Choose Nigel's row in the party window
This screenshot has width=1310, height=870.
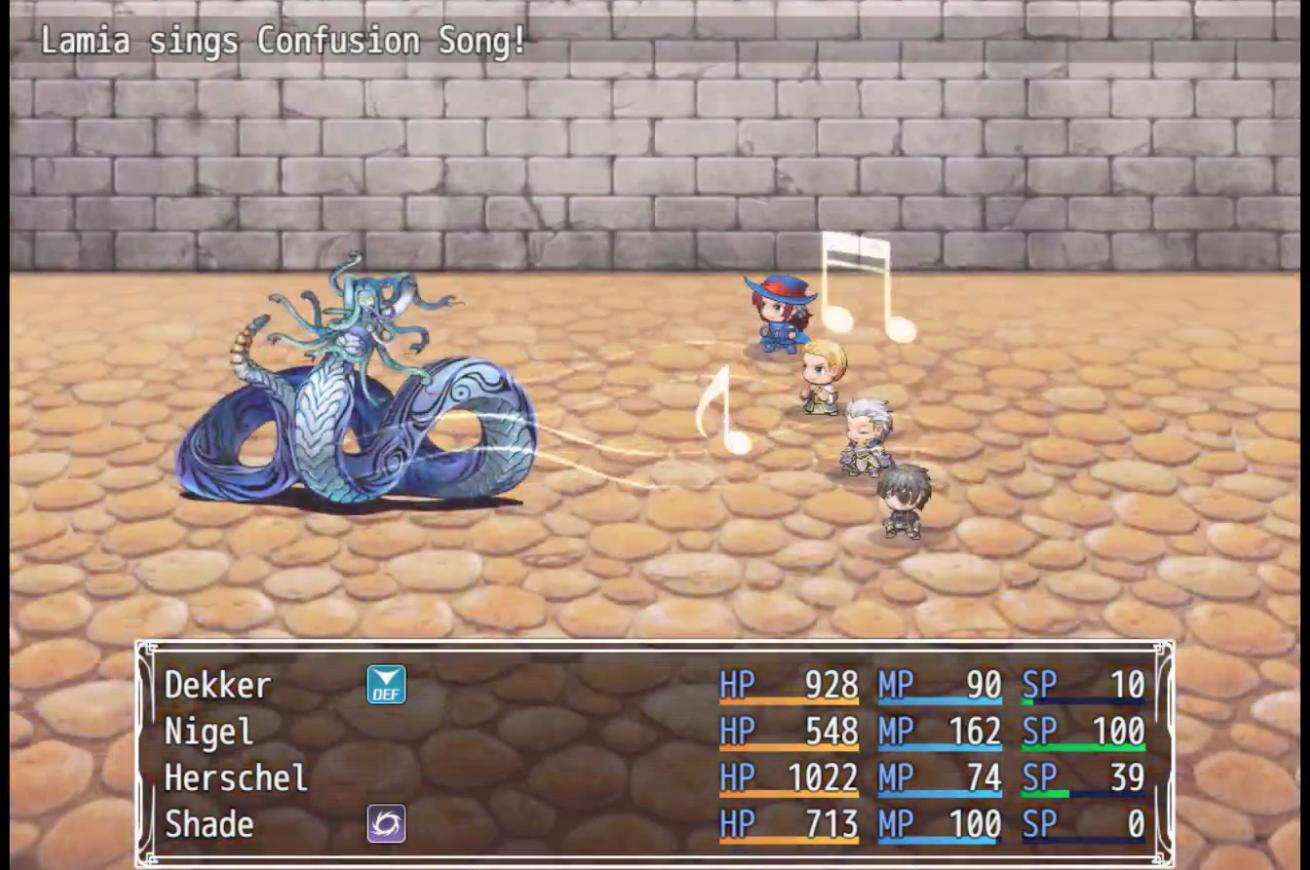tap(209, 732)
